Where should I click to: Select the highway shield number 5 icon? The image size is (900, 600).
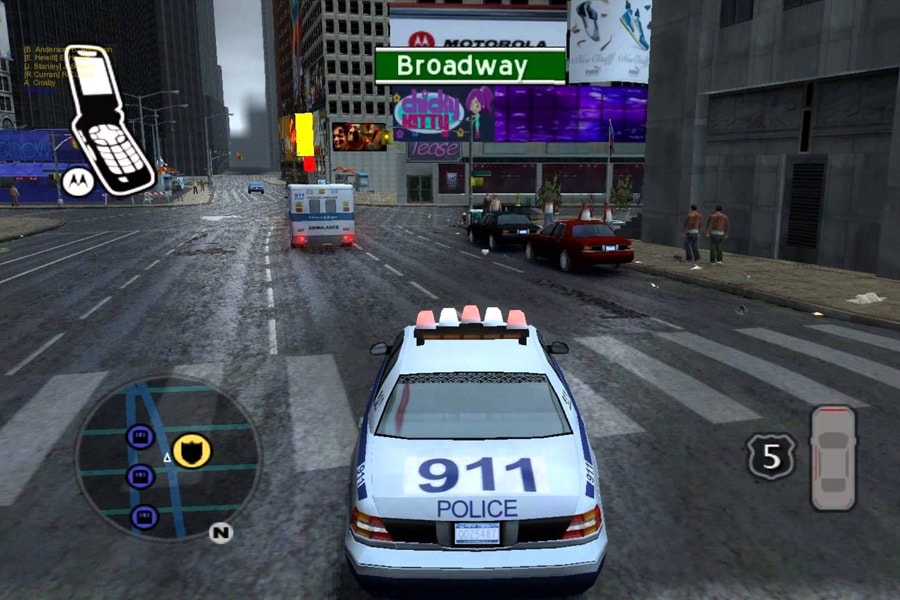tap(770, 456)
